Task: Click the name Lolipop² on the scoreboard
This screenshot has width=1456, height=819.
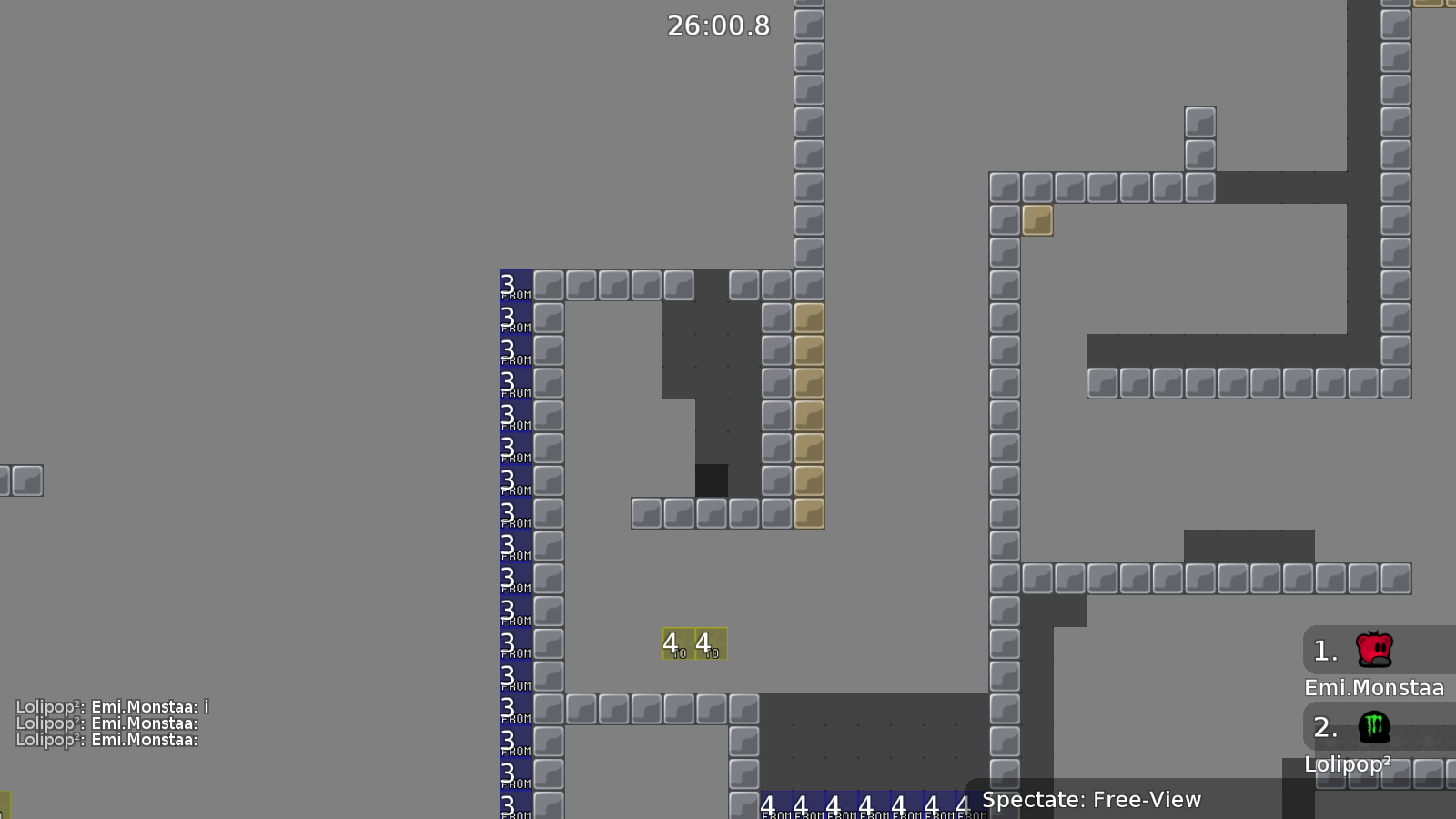Action: 1349,764
